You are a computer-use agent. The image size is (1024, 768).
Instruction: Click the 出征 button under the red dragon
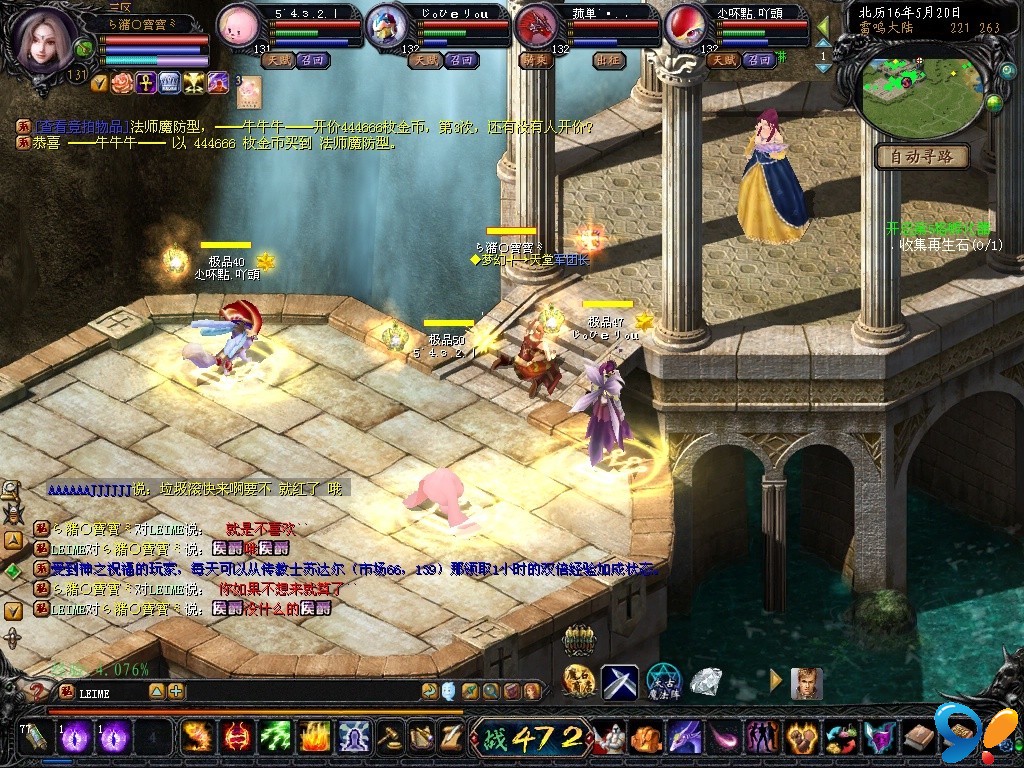tap(608, 60)
